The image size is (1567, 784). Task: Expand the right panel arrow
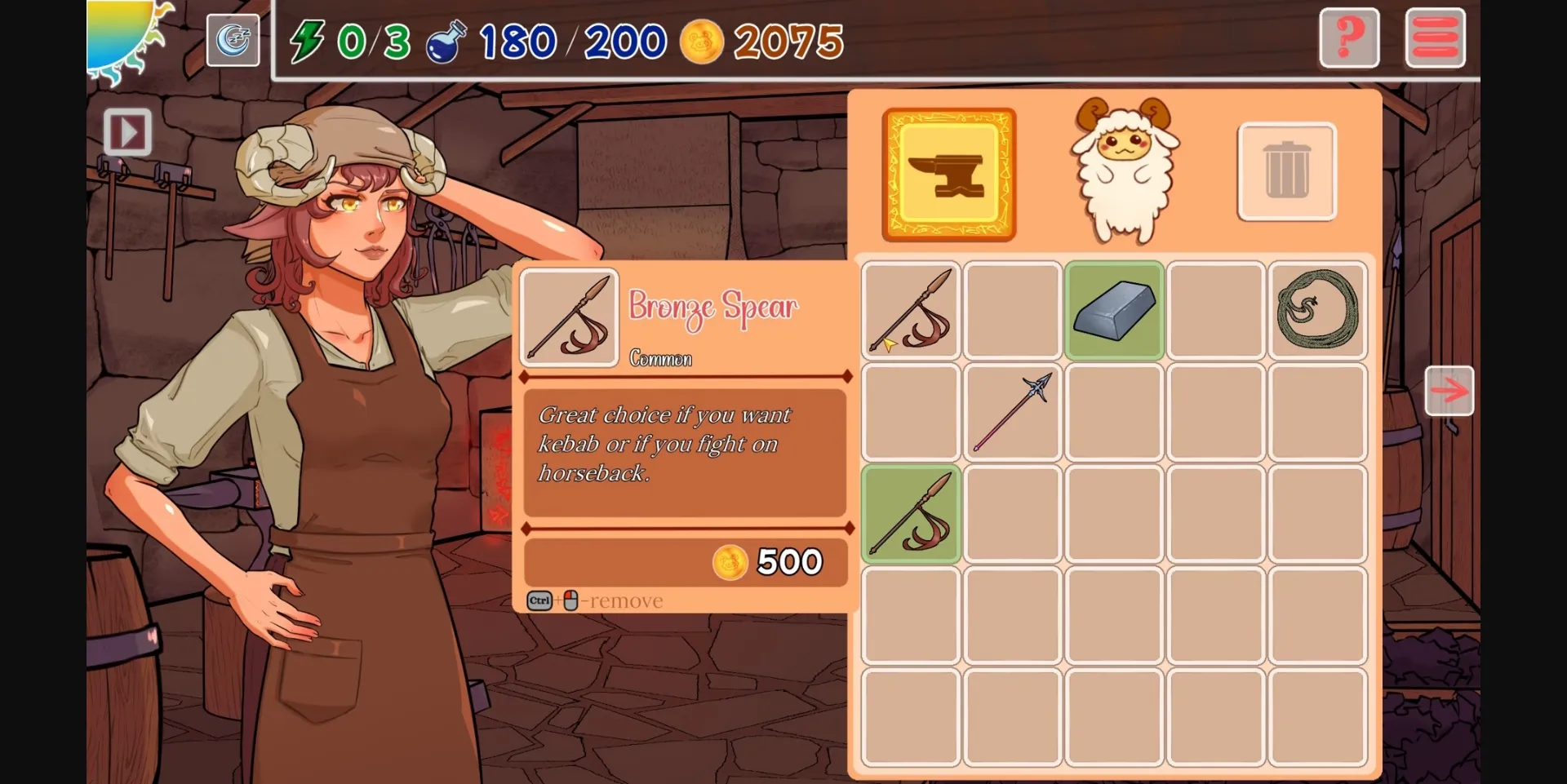[1449, 391]
